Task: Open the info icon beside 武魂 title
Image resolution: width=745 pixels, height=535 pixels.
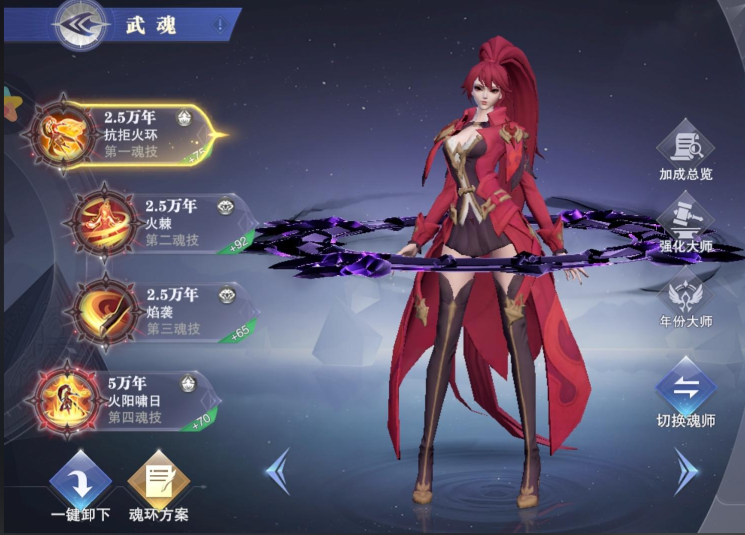Action: point(219,25)
